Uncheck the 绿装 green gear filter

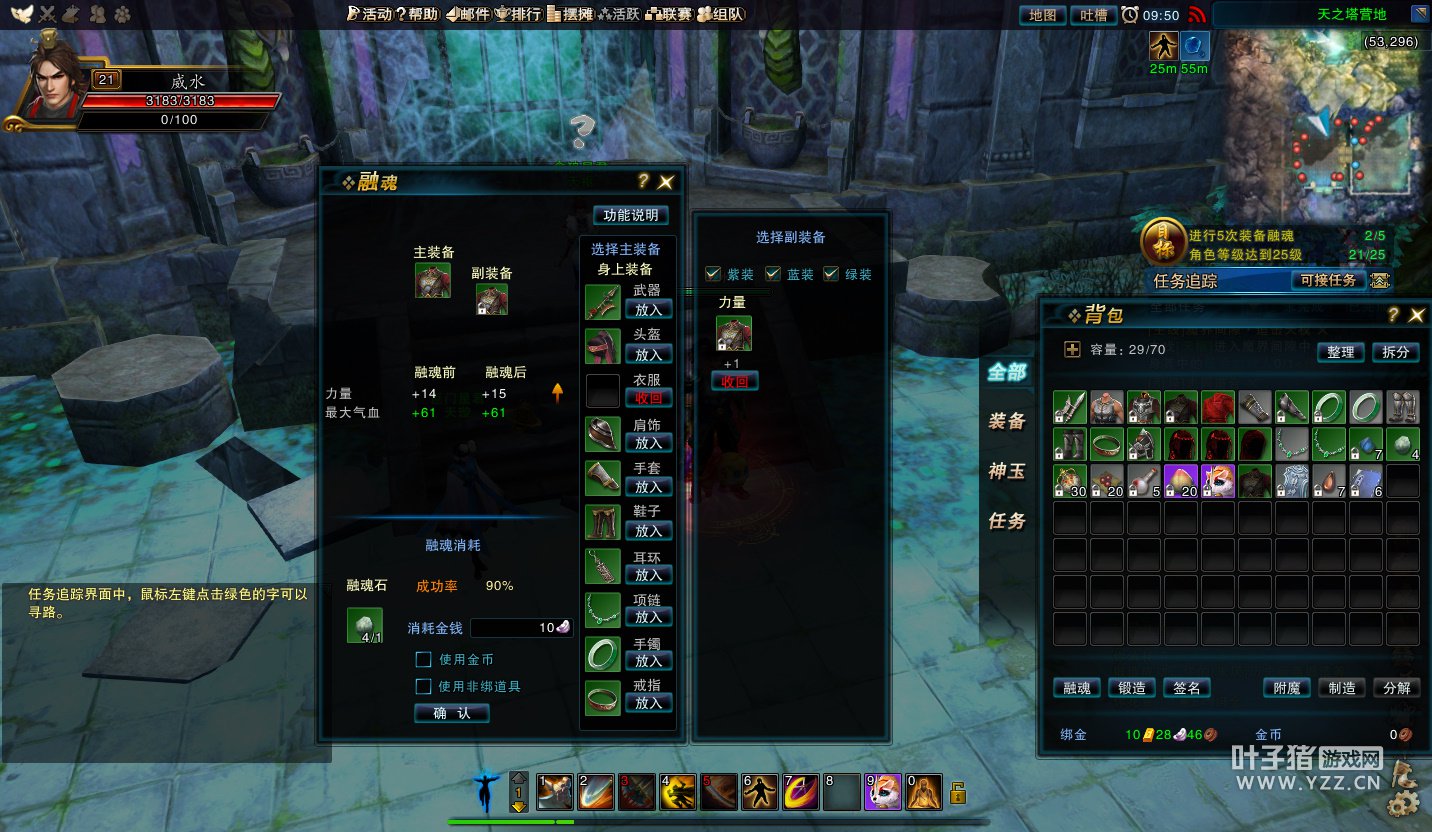tap(831, 274)
